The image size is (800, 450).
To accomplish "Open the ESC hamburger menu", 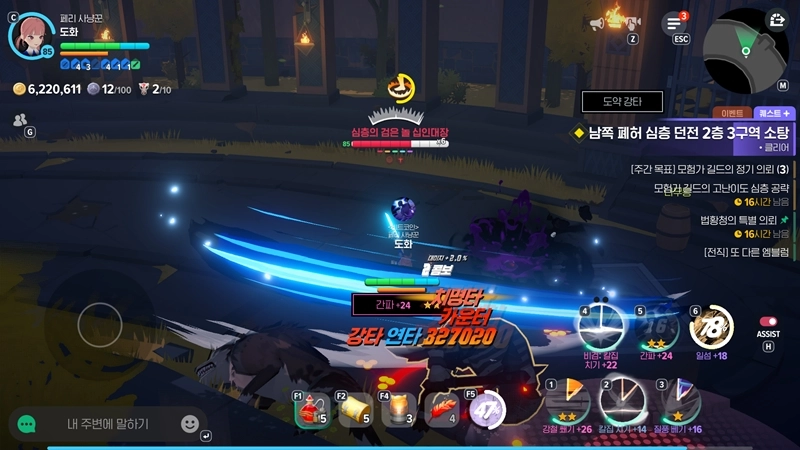I will coord(674,23).
